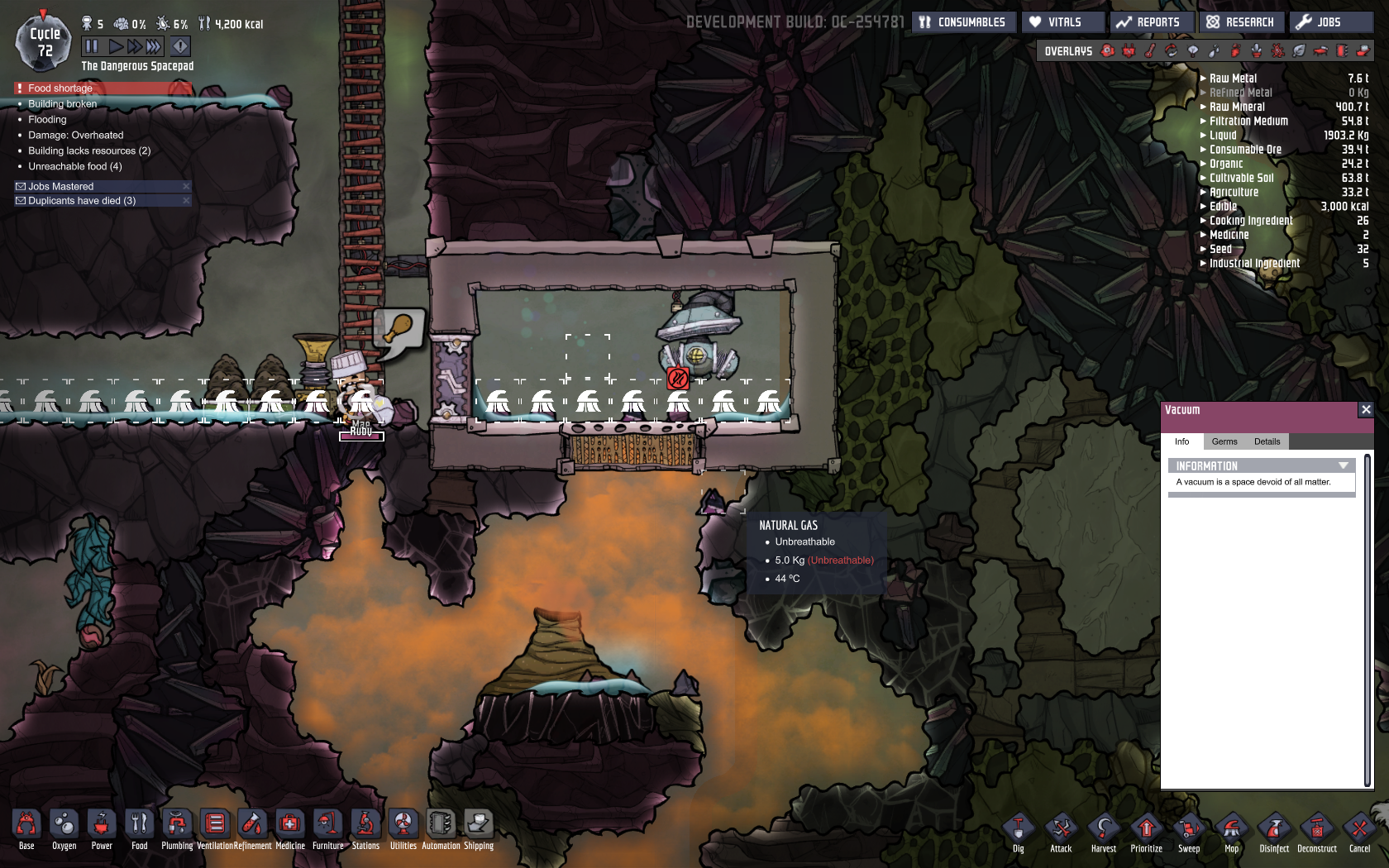Open the Plumbing build menu

click(177, 828)
